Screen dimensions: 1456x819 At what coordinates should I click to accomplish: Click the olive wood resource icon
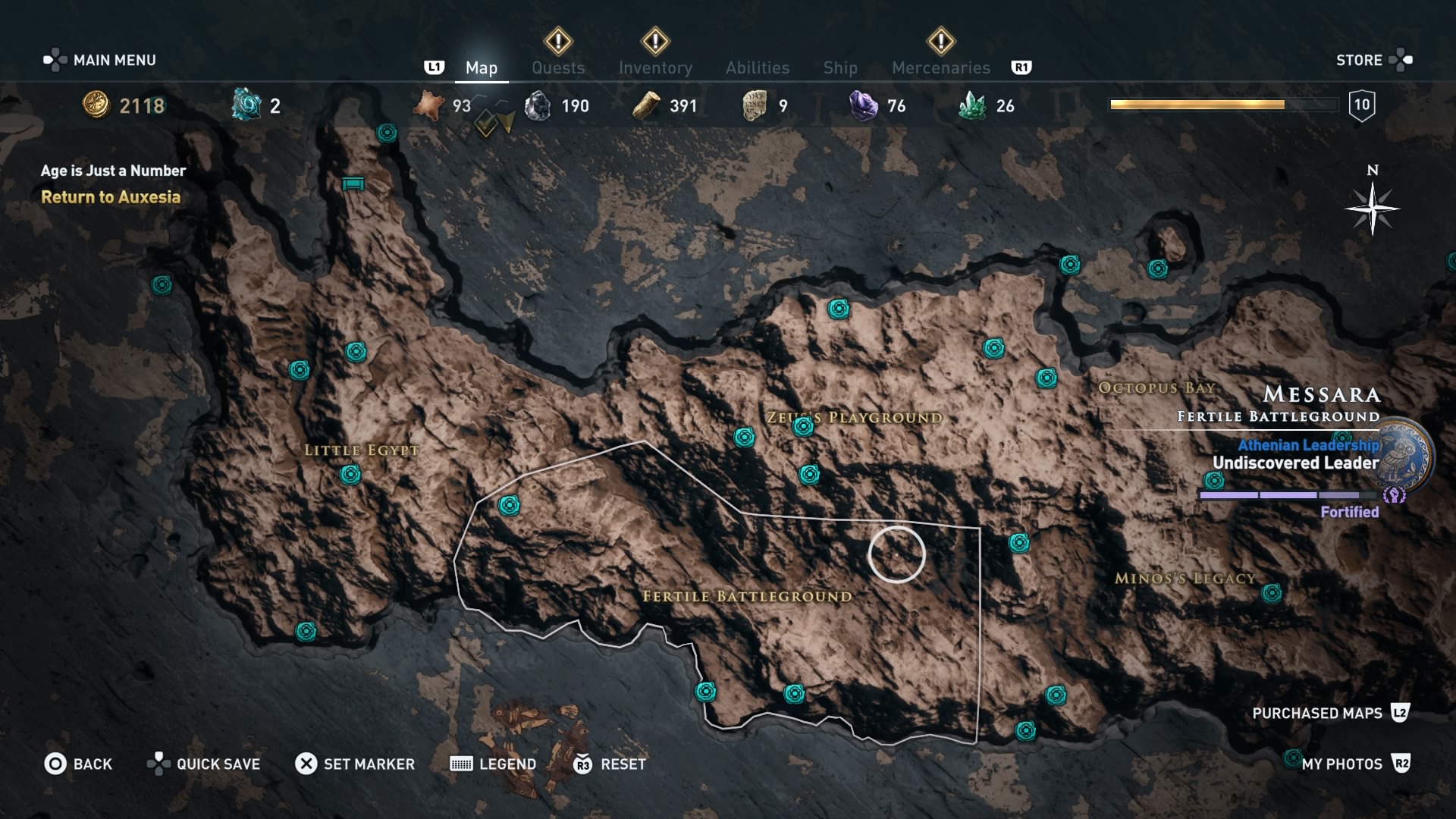pos(647,105)
